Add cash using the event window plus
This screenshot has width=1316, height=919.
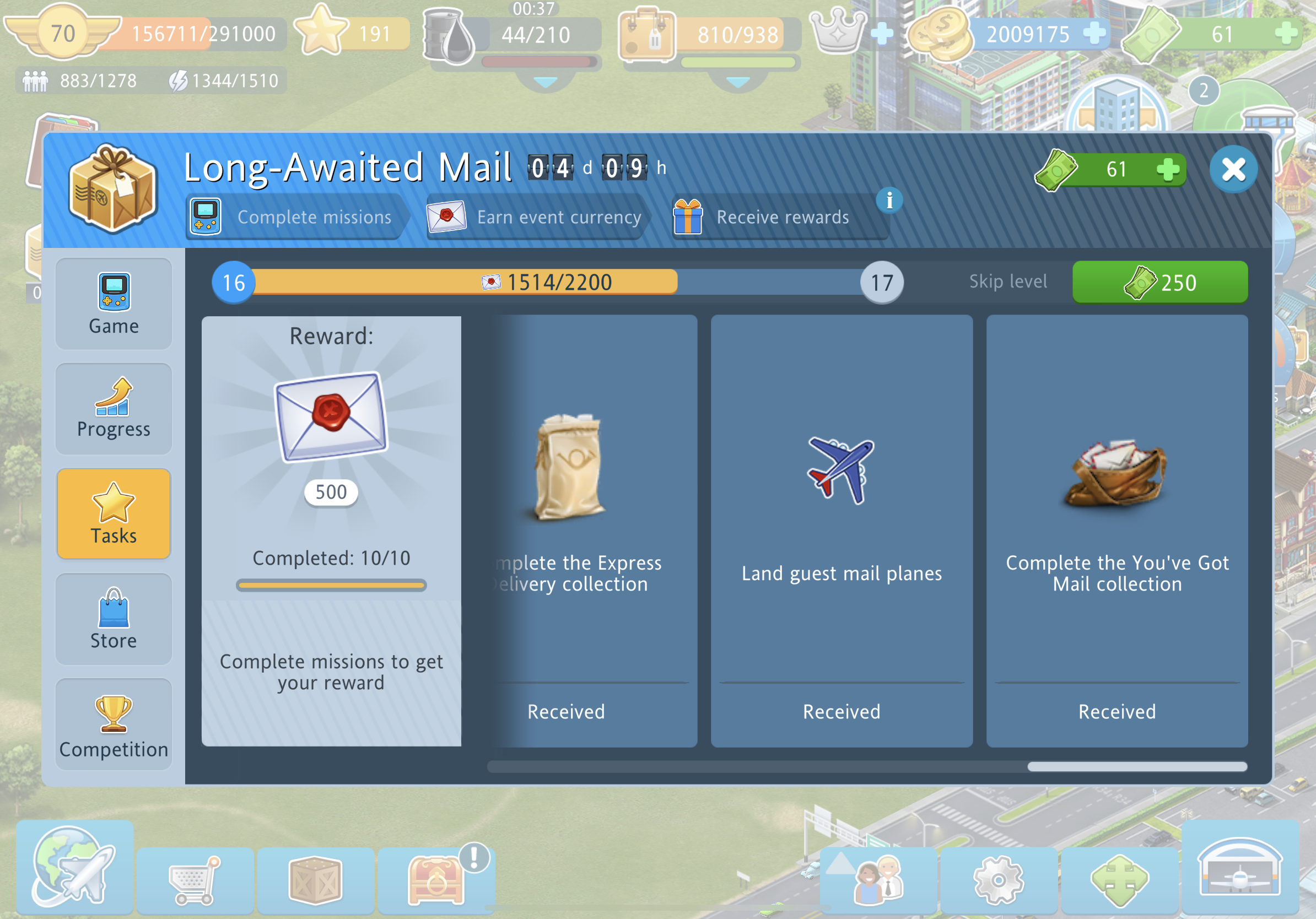tap(1167, 170)
